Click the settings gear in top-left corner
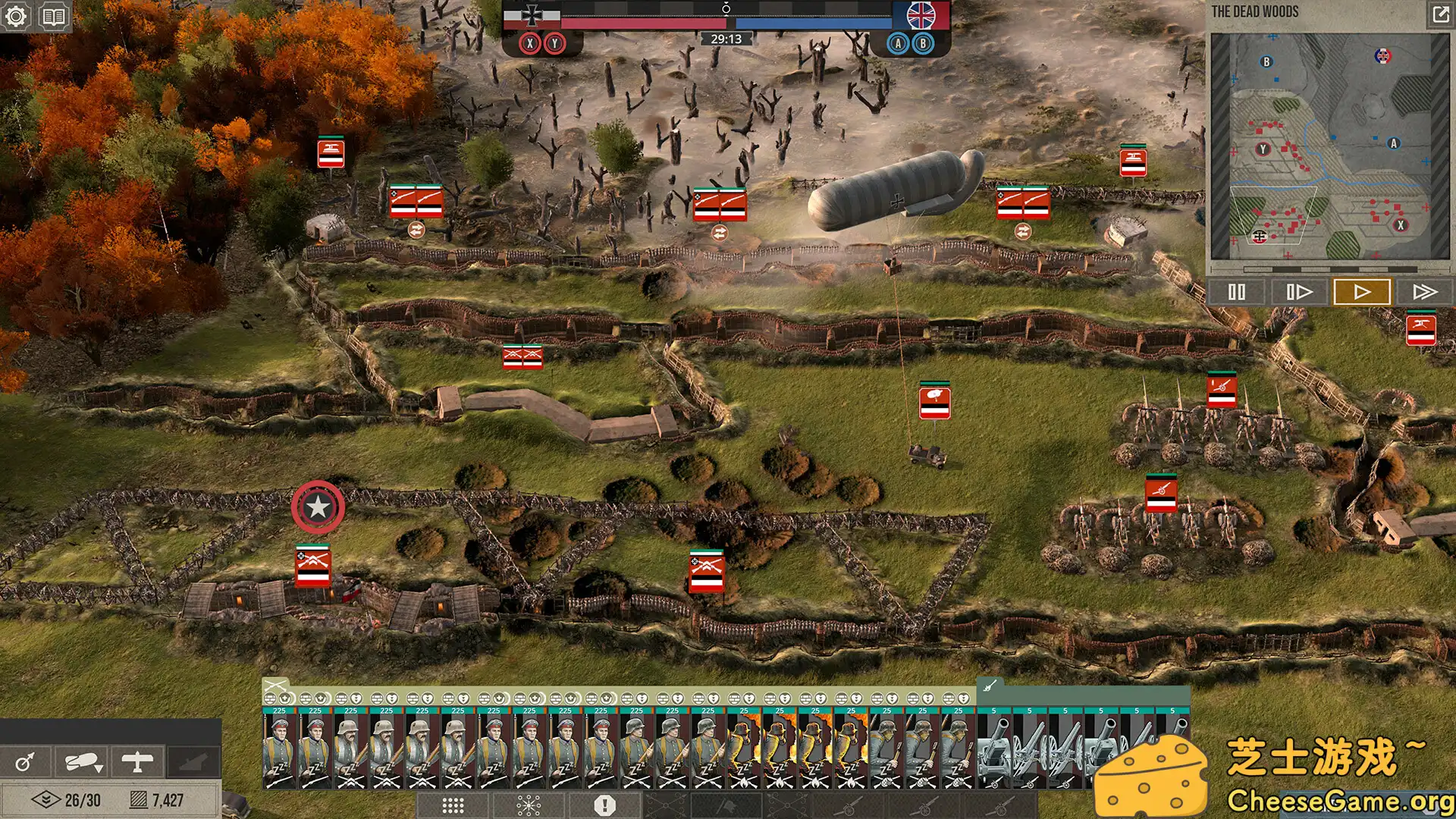The width and height of the screenshot is (1456, 819). [x=16, y=16]
